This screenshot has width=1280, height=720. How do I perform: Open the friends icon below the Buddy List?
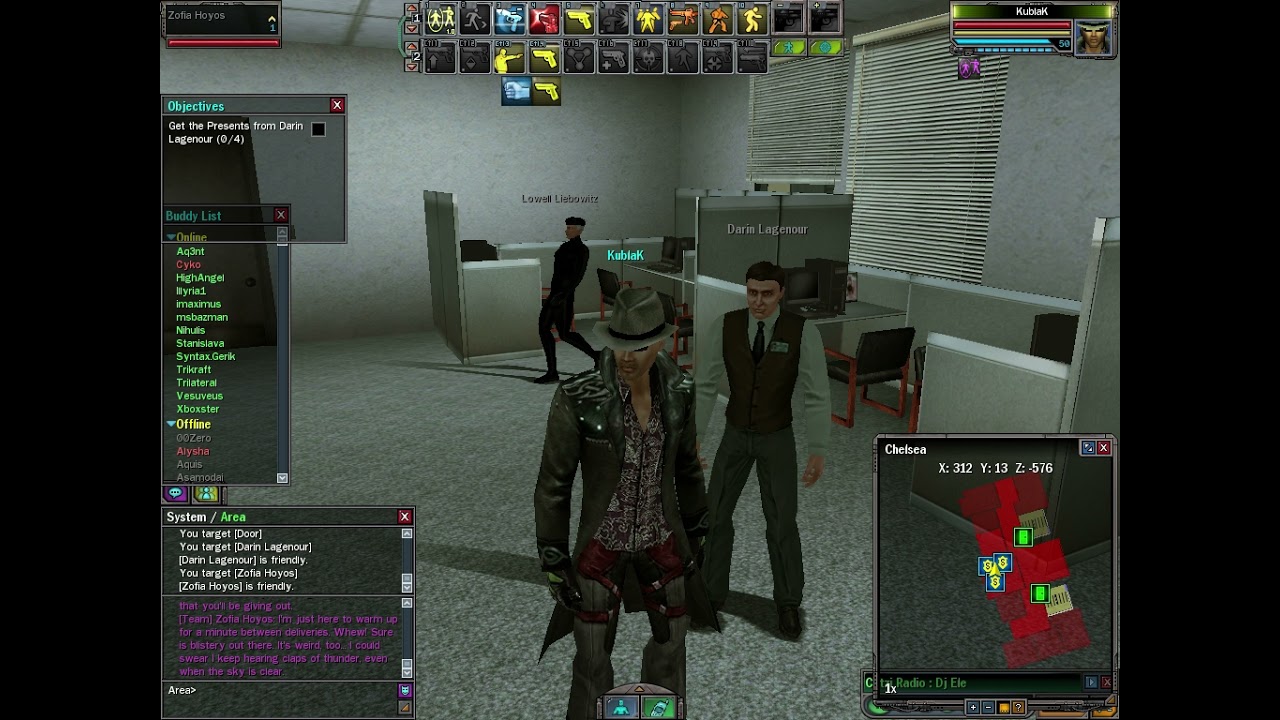(x=206, y=494)
